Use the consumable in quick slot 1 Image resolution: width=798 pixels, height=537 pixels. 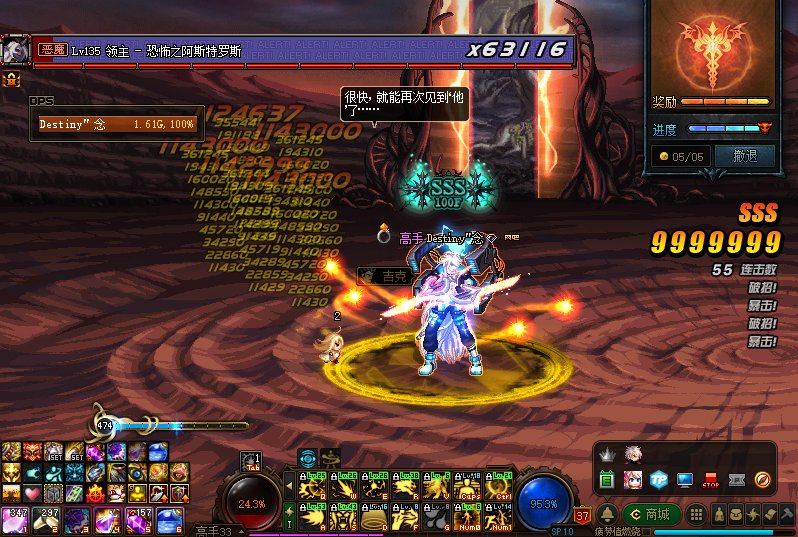(15, 517)
